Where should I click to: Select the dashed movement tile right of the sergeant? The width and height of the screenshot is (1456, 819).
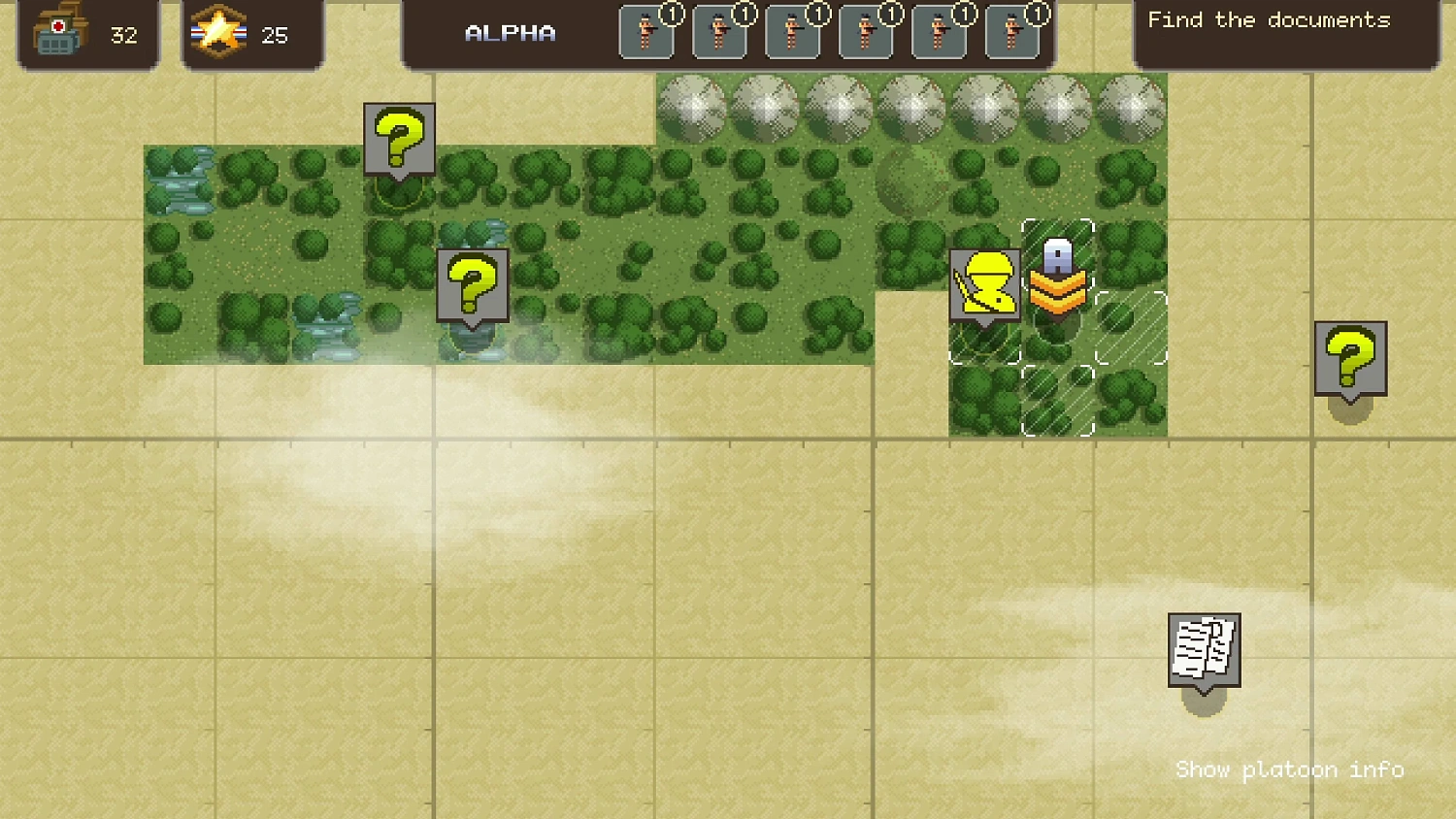(x=1129, y=330)
